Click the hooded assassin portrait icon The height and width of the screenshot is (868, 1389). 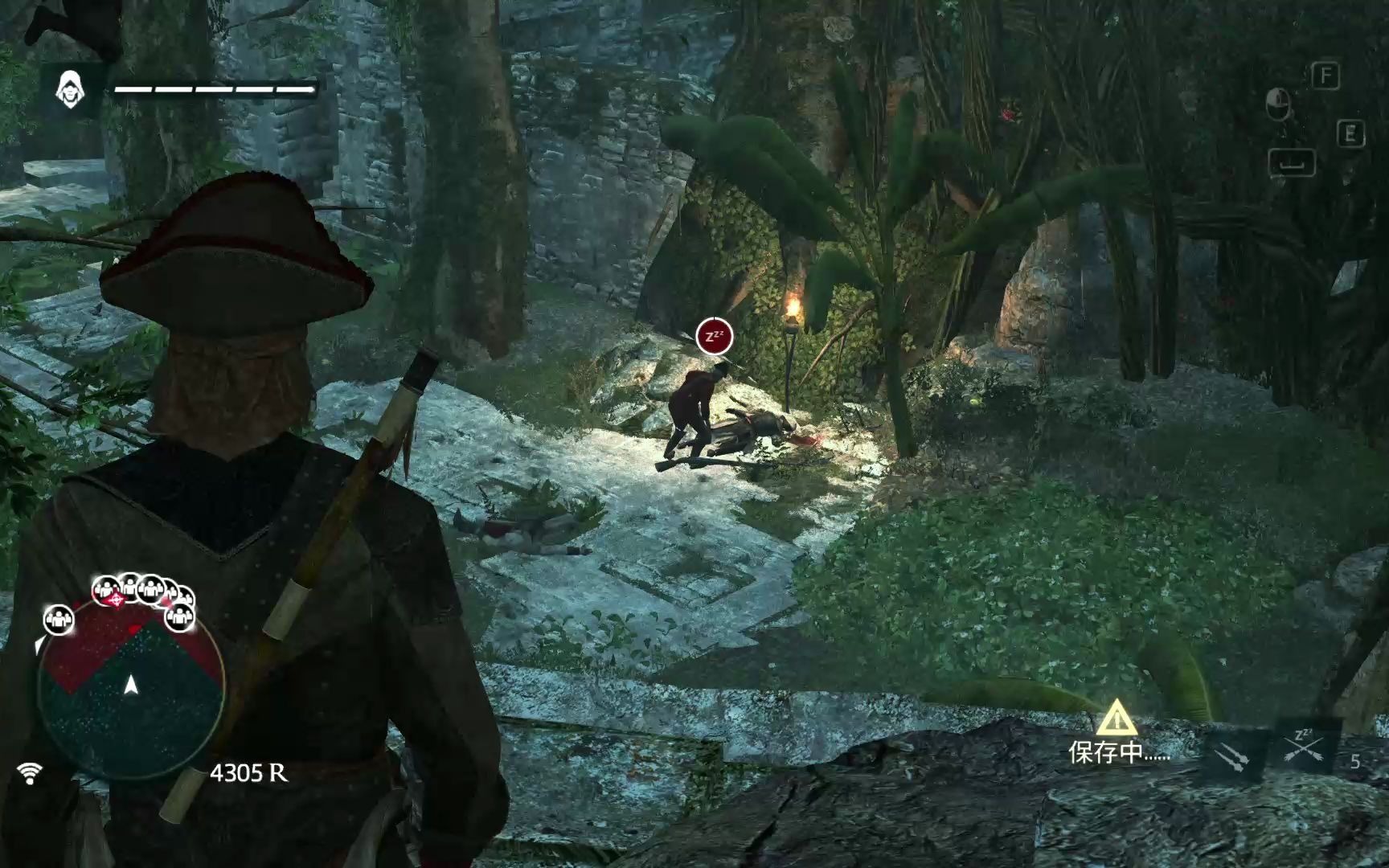[71, 90]
